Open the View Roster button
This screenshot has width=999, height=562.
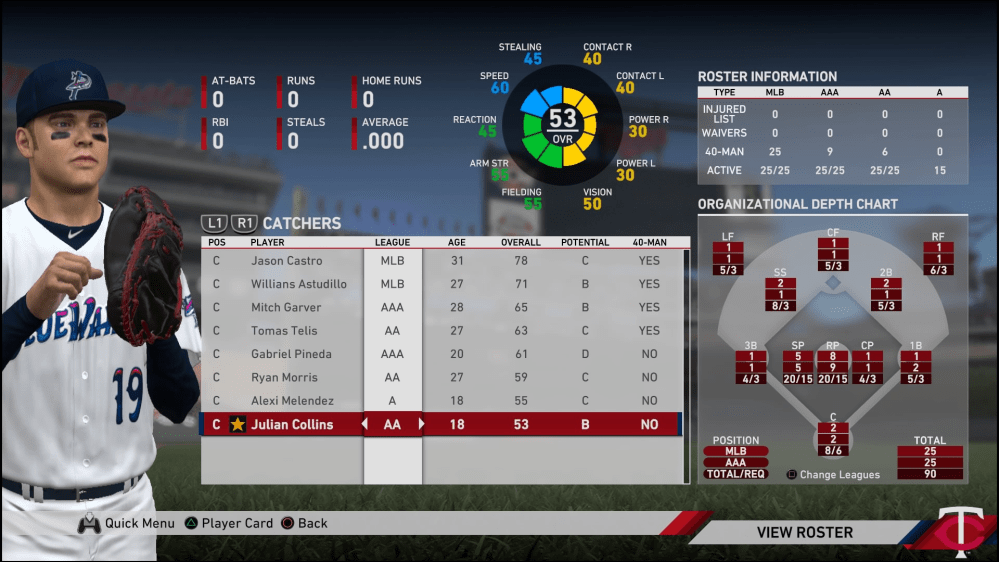(804, 532)
